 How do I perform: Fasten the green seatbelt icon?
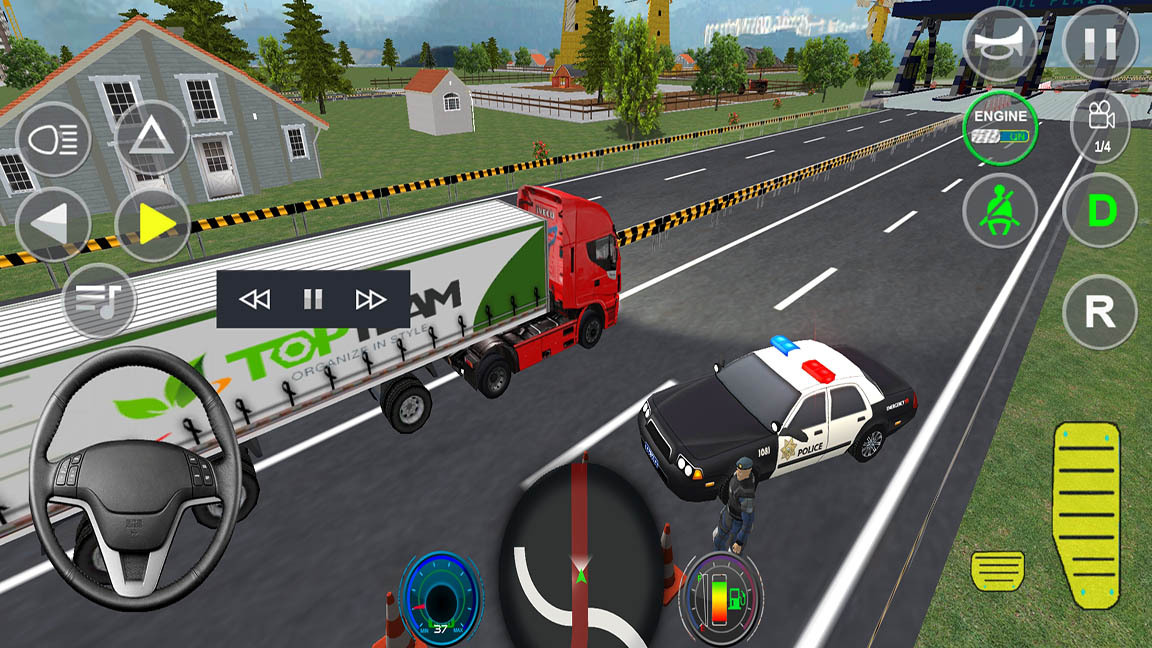[x=1000, y=211]
